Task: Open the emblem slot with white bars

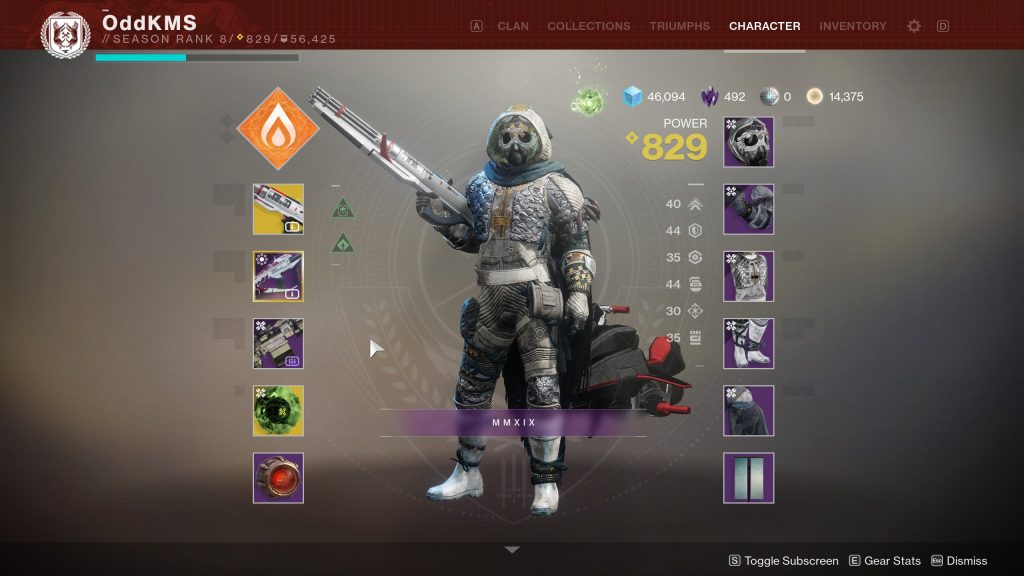Action: point(748,477)
